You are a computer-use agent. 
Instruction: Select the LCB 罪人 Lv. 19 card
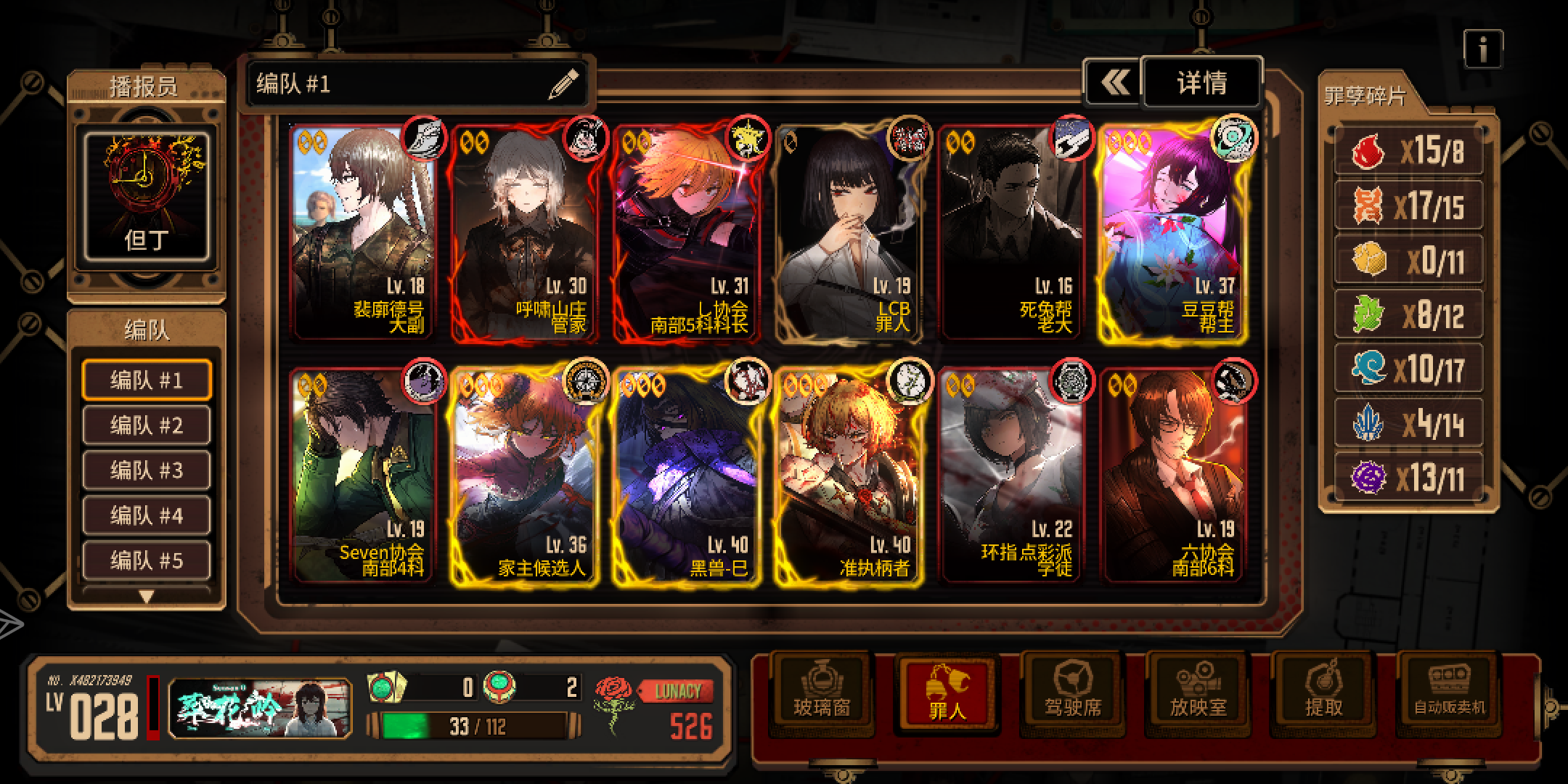(849, 232)
